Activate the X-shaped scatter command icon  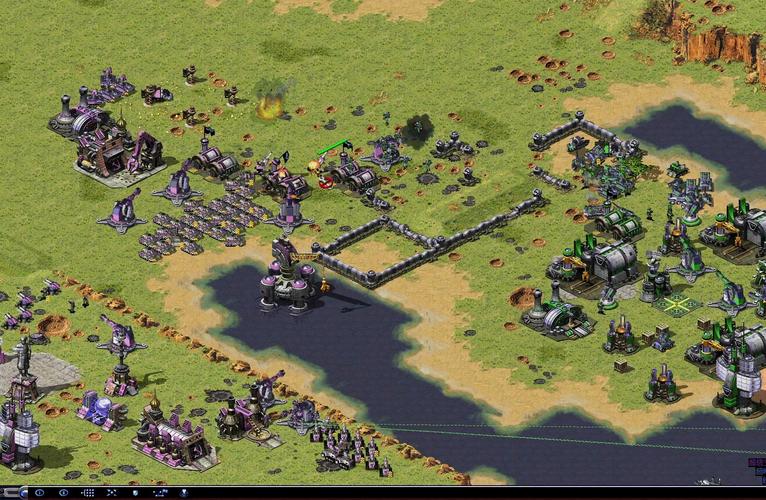point(111,493)
